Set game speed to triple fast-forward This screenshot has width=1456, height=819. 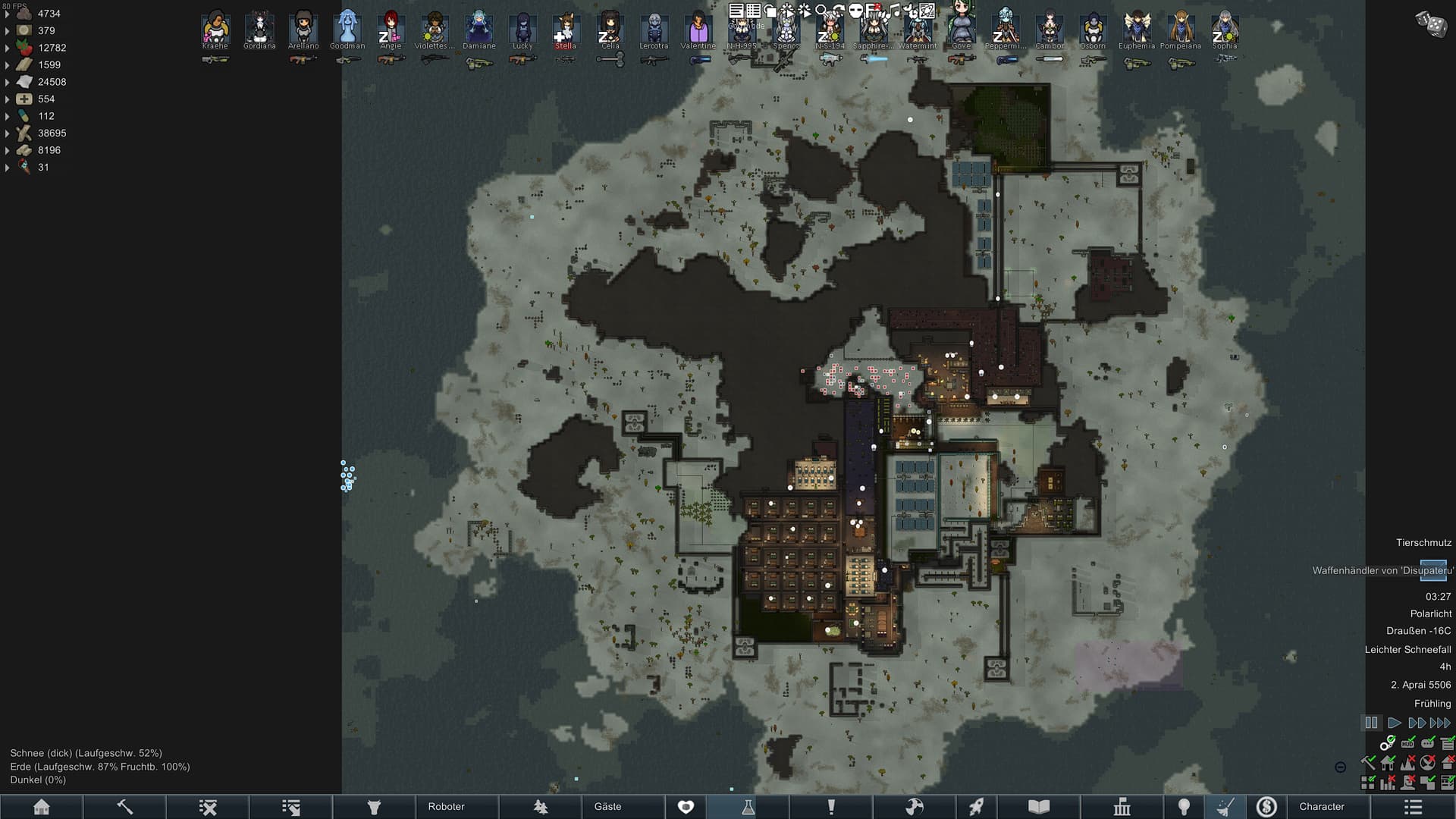click(1440, 723)
